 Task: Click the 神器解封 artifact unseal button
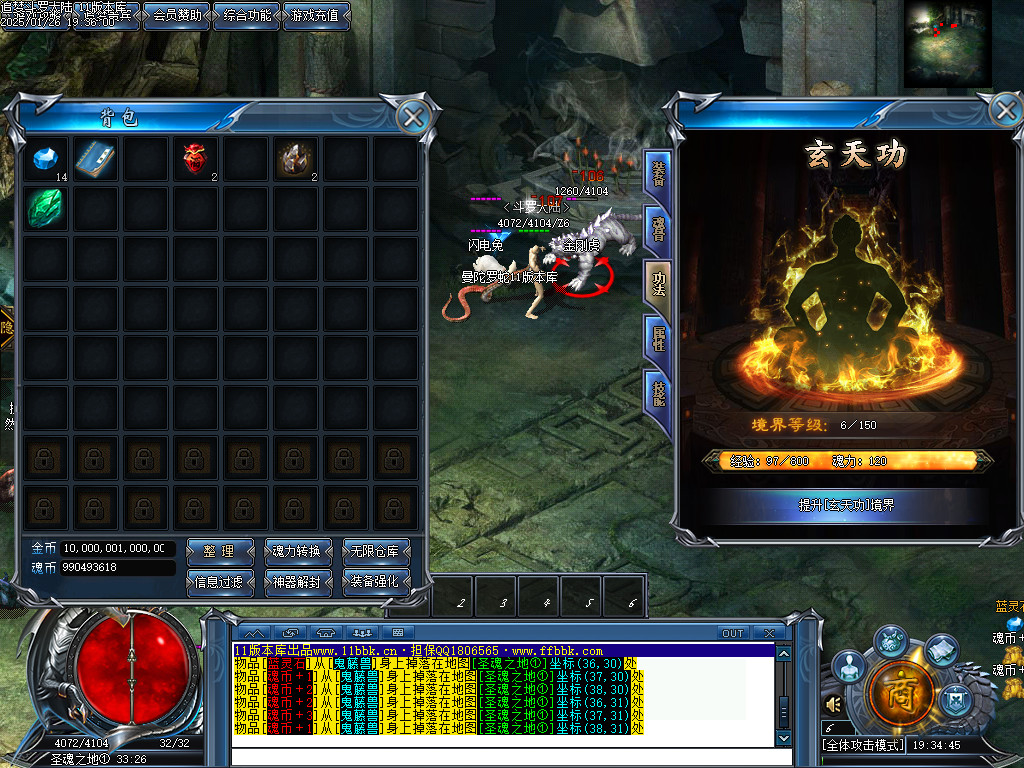[297, 581]
